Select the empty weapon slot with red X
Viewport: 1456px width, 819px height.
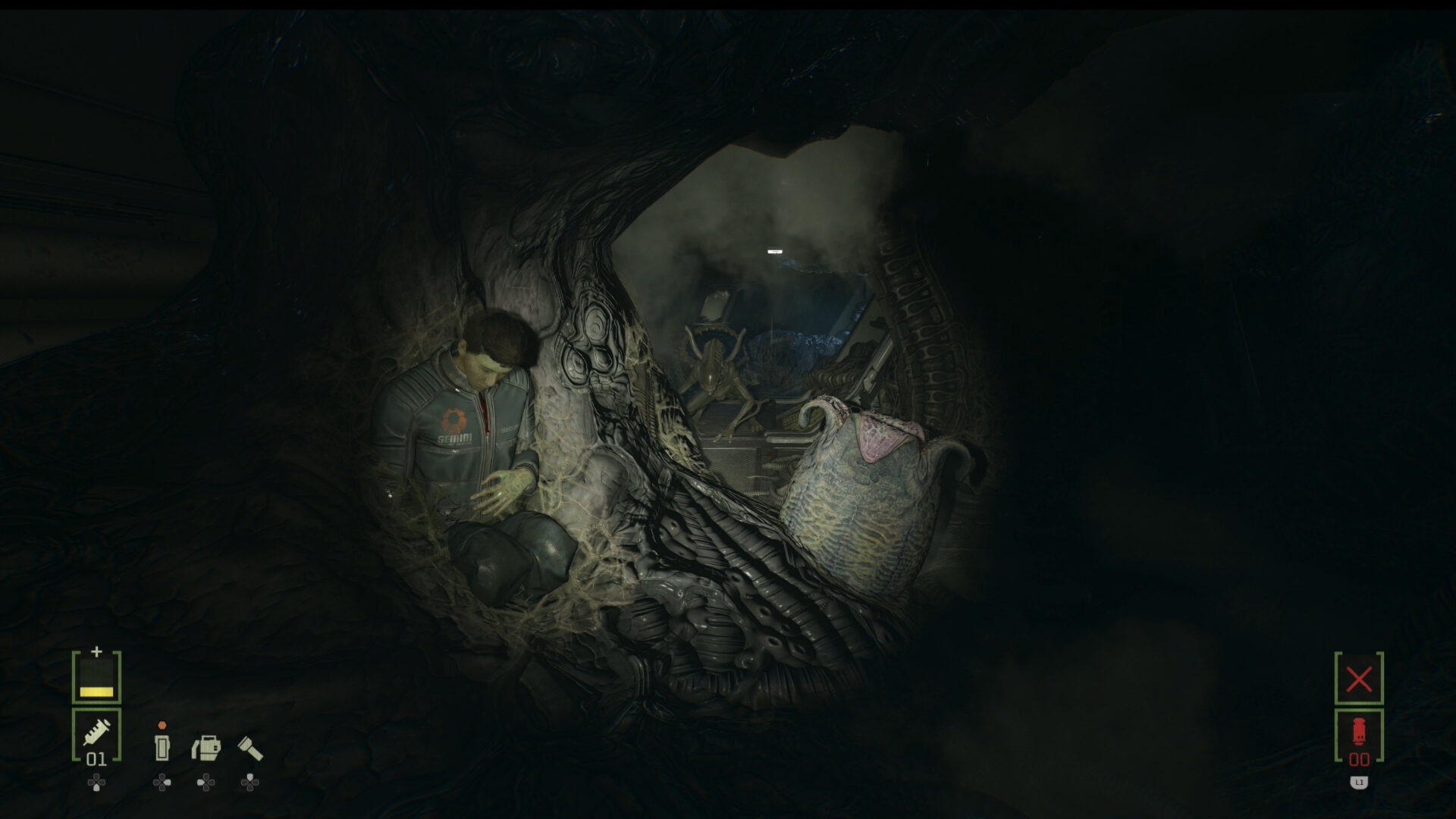(x=1358, y=679)
